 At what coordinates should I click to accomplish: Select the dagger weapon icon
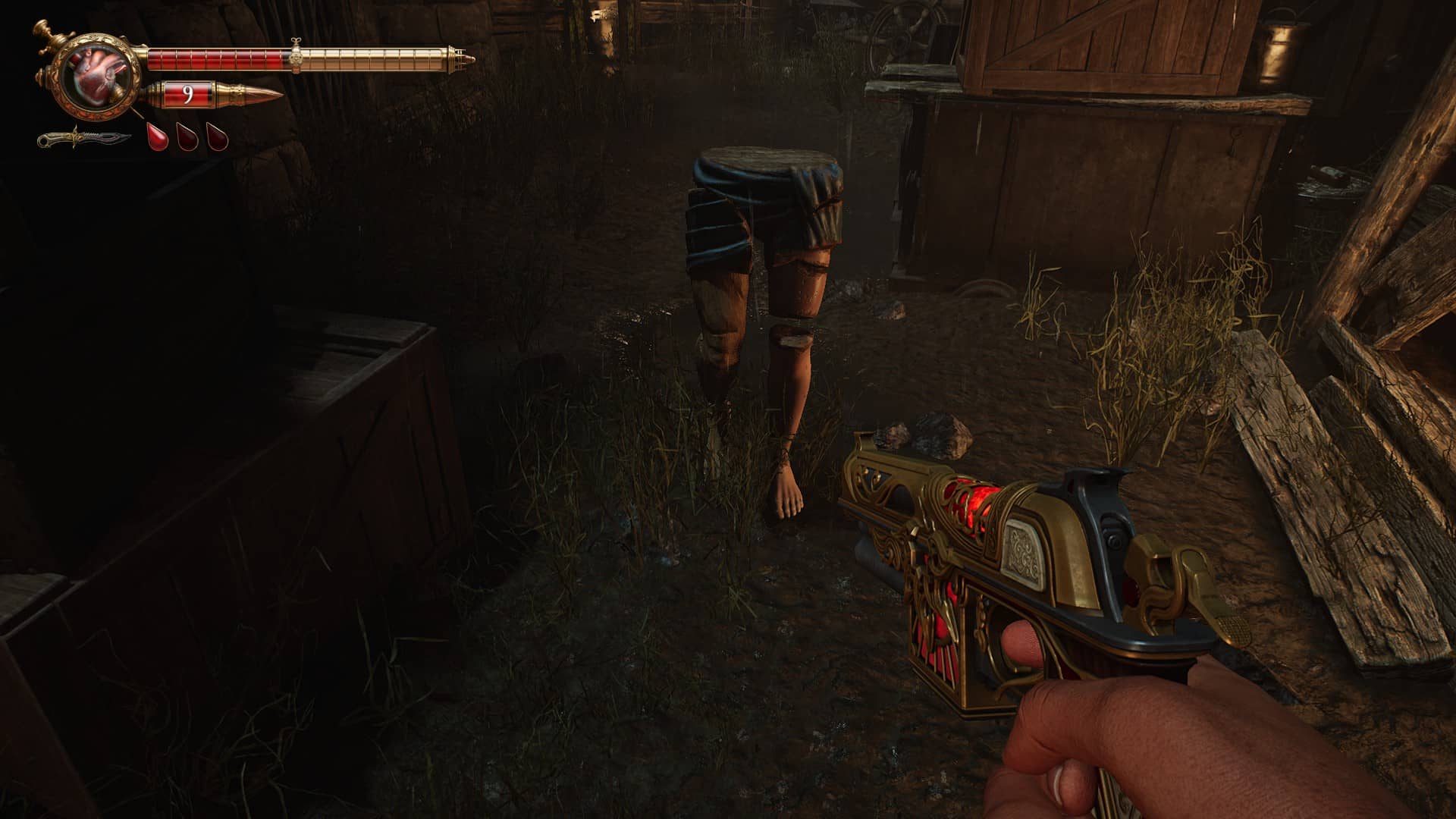coord(83,140)
